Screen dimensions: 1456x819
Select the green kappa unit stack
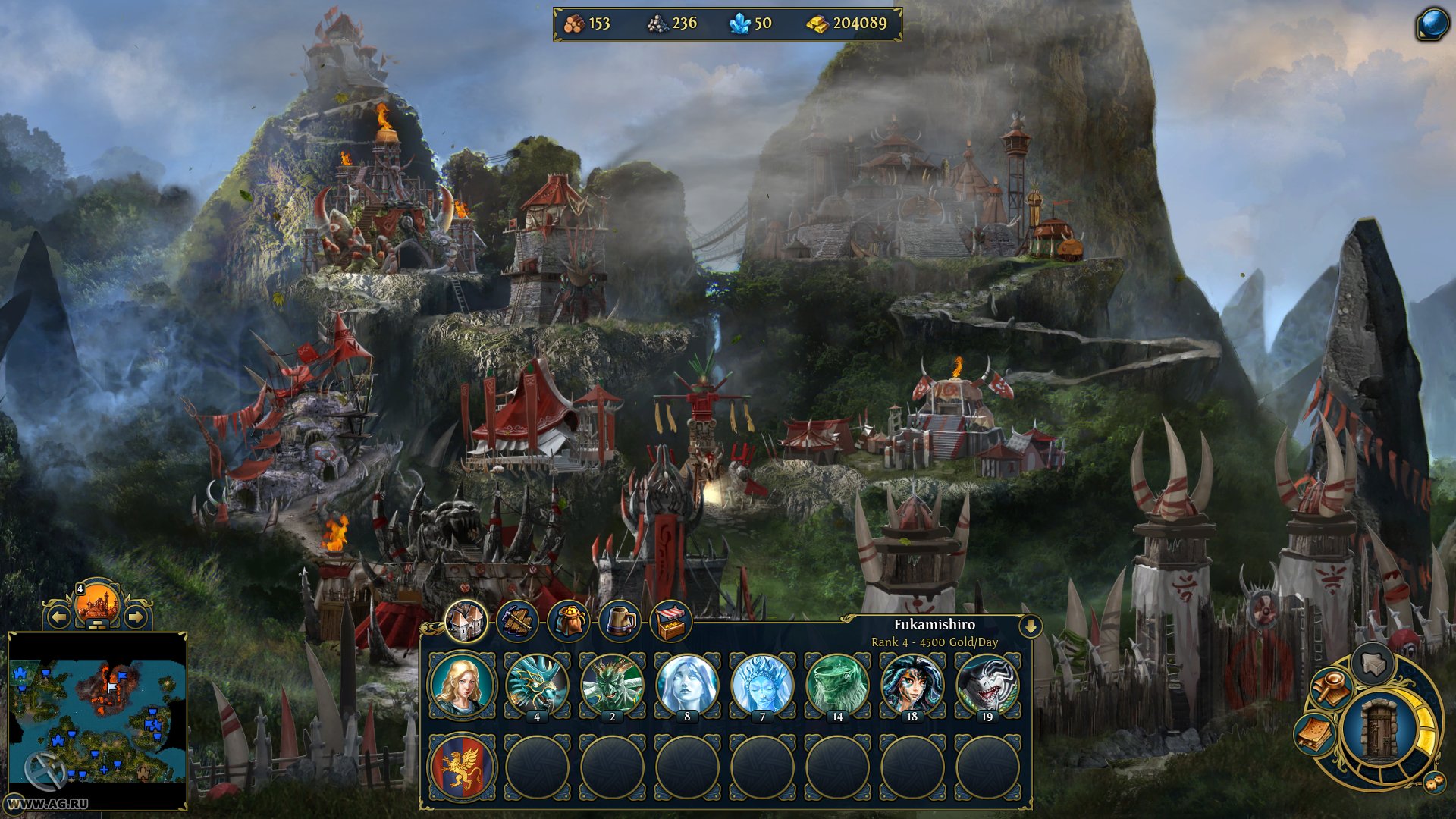point(837,686)
